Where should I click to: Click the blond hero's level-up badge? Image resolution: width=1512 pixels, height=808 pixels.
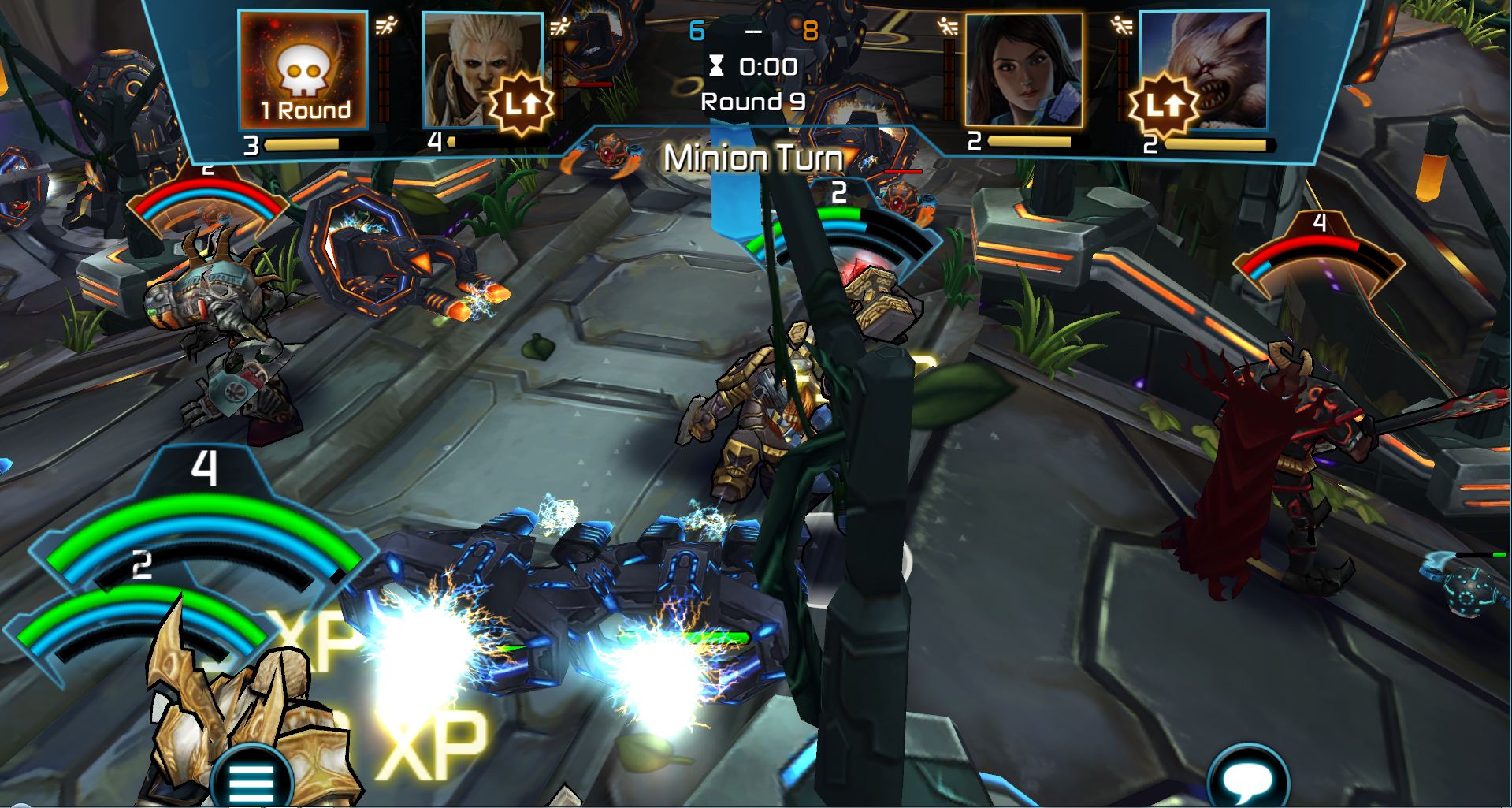(x=520, y=105)
